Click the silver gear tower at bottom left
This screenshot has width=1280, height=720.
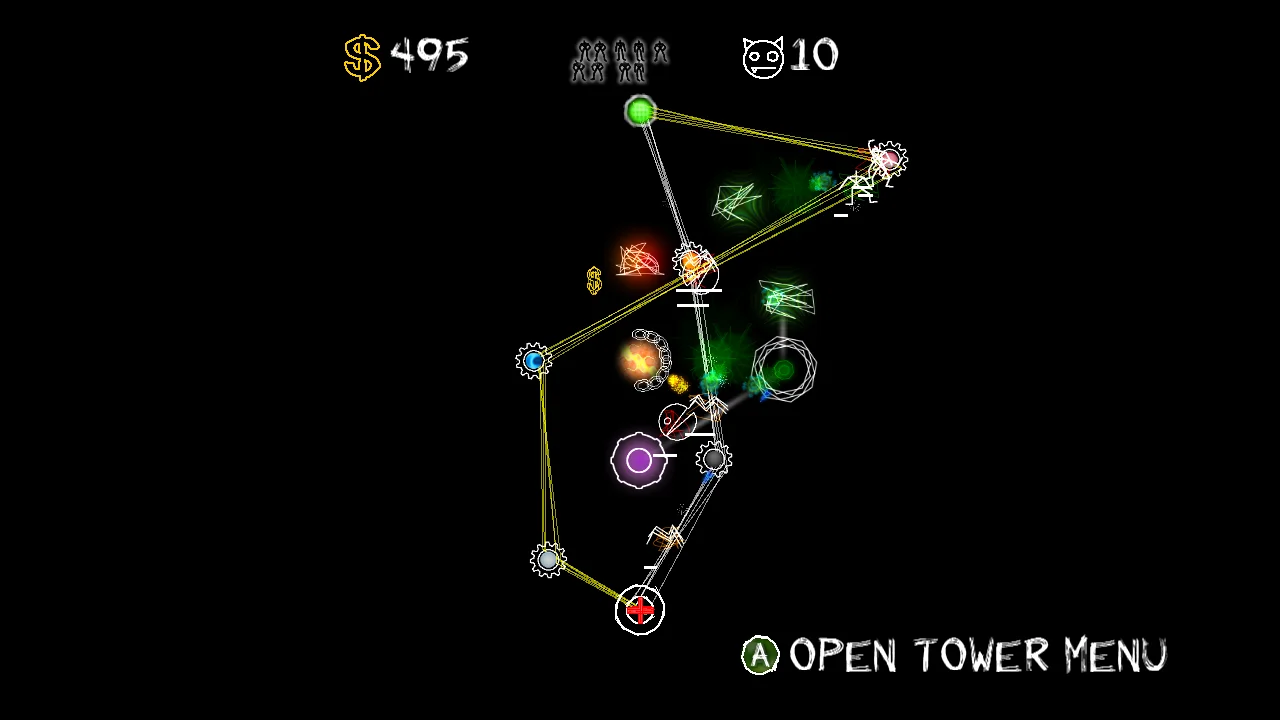(548, 560)
